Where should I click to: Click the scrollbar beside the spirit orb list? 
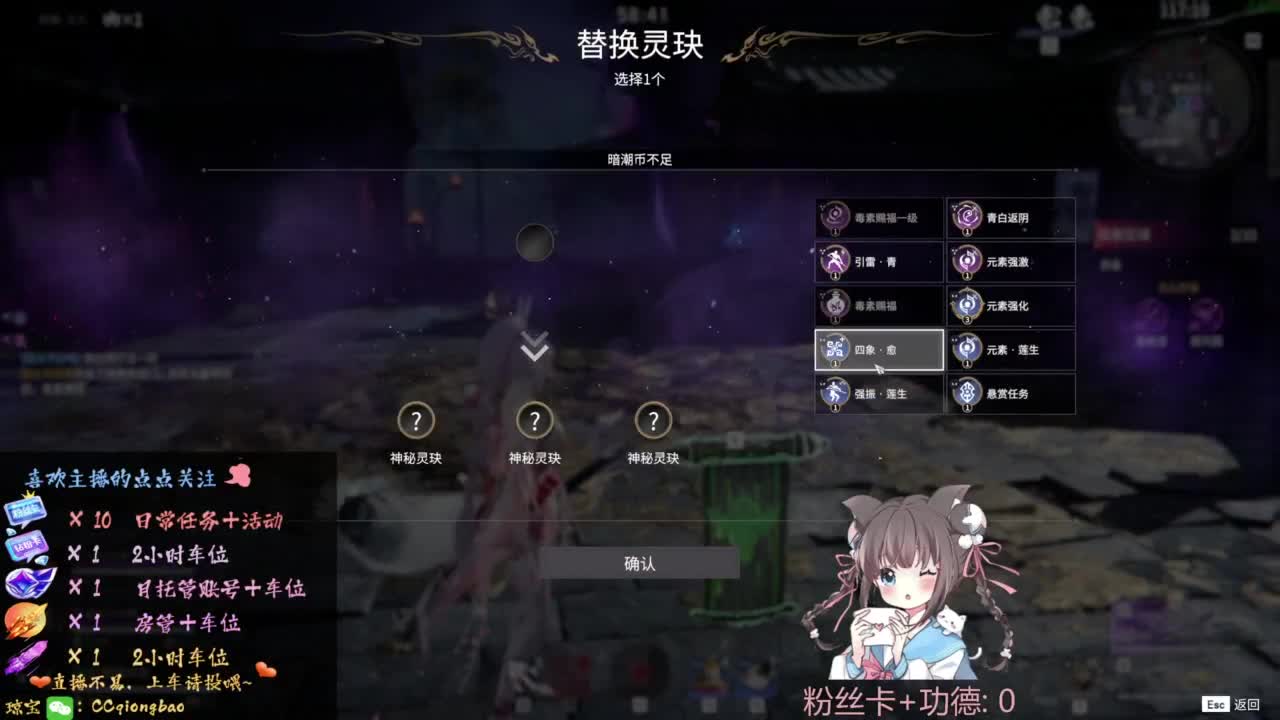1078,300
